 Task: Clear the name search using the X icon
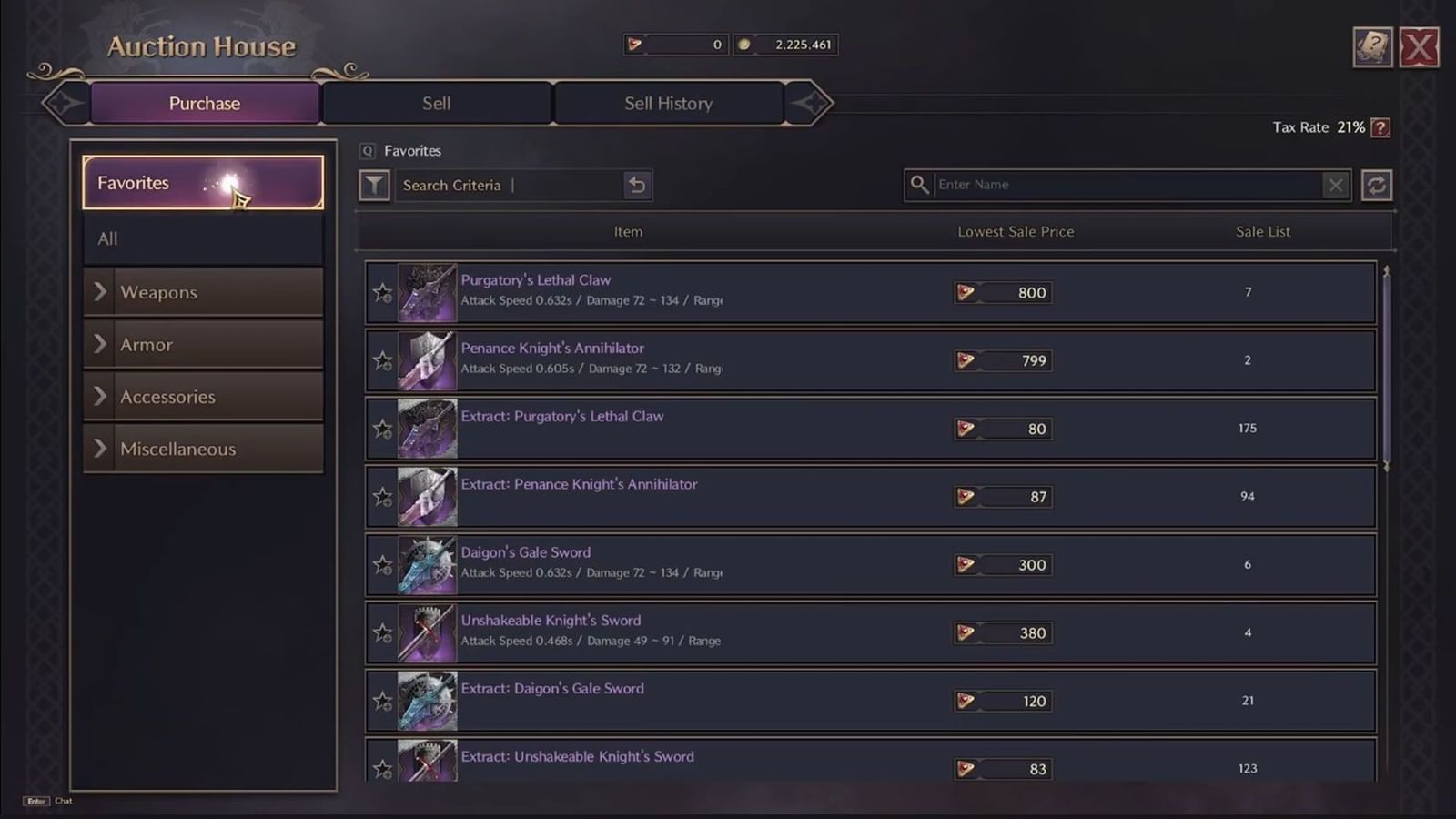[1335, 184]
